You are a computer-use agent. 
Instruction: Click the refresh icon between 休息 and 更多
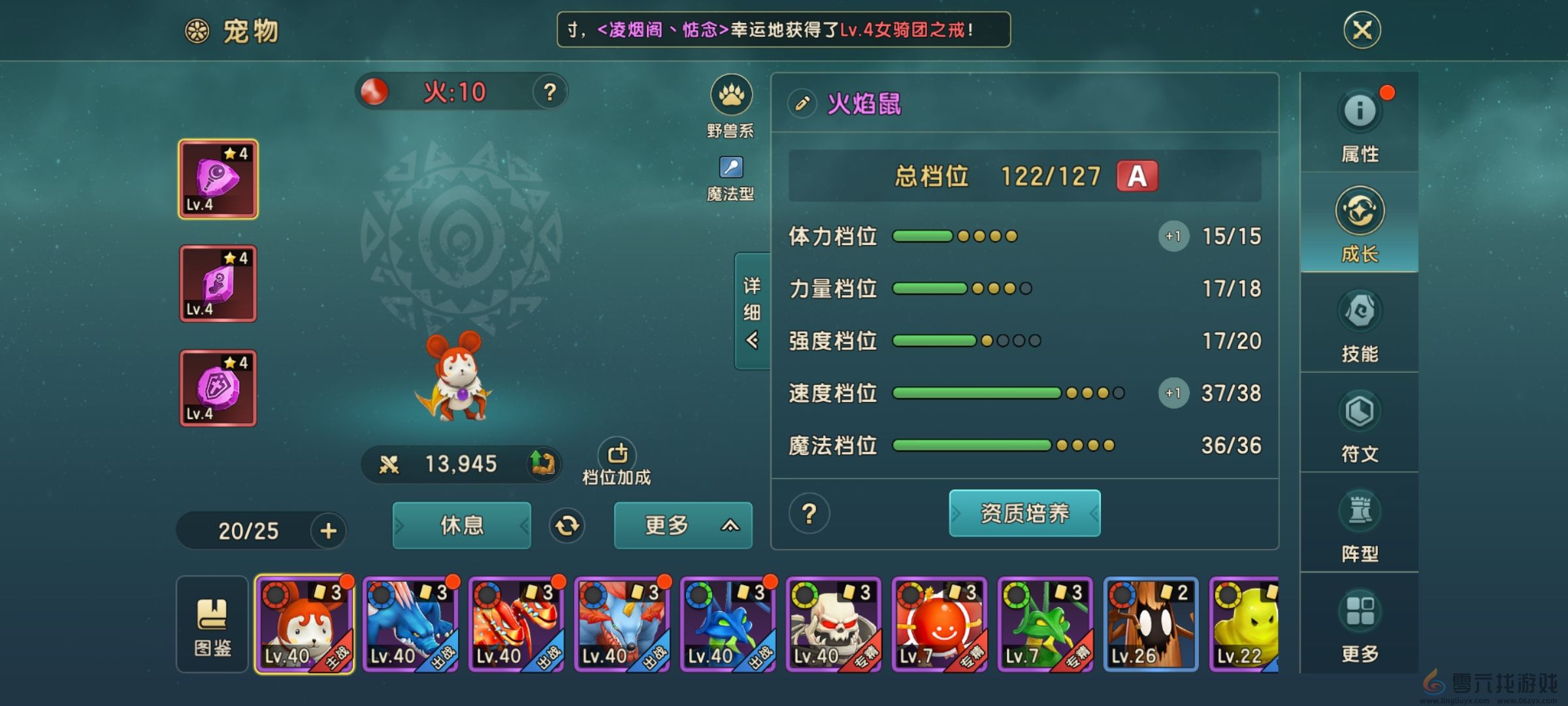coord(568,526)
